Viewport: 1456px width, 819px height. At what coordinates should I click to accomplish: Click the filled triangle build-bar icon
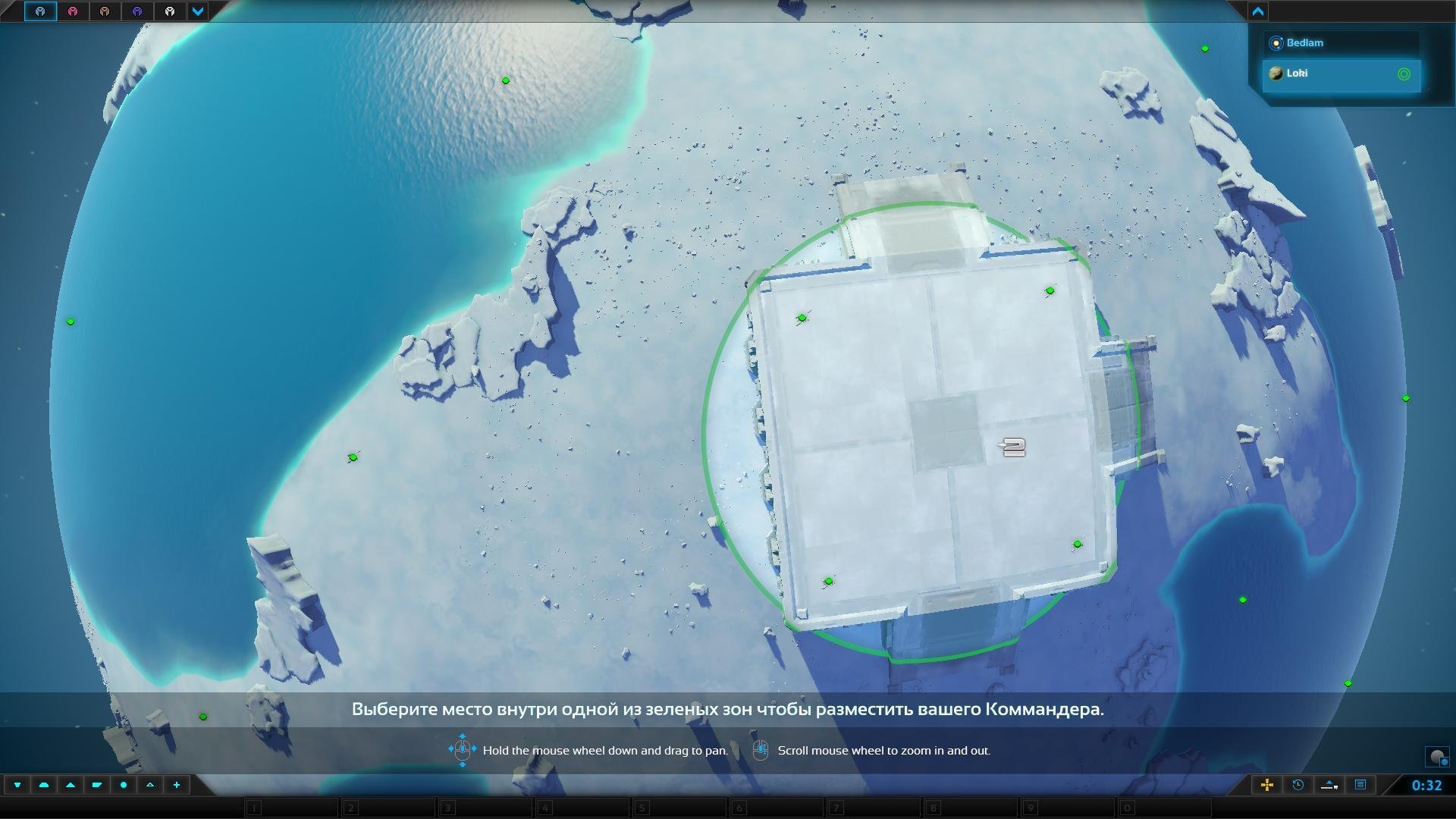point(71,785)
